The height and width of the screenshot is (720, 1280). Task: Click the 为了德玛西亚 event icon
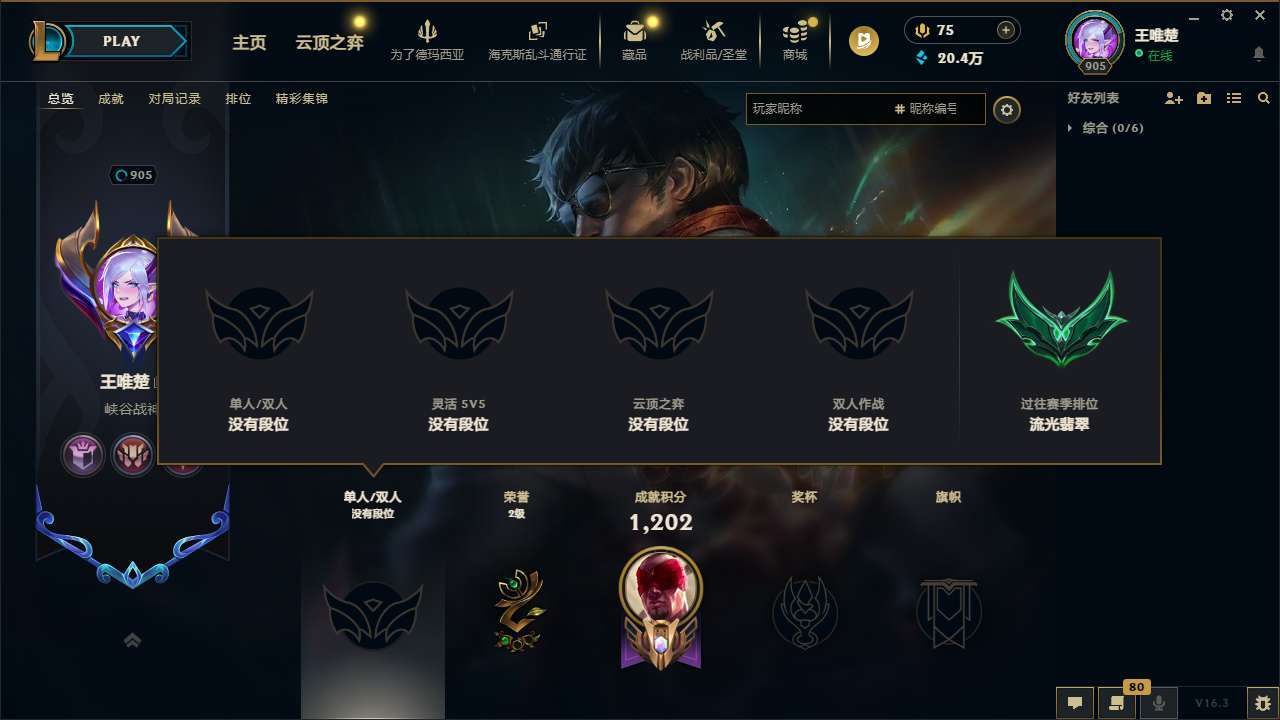429,40
